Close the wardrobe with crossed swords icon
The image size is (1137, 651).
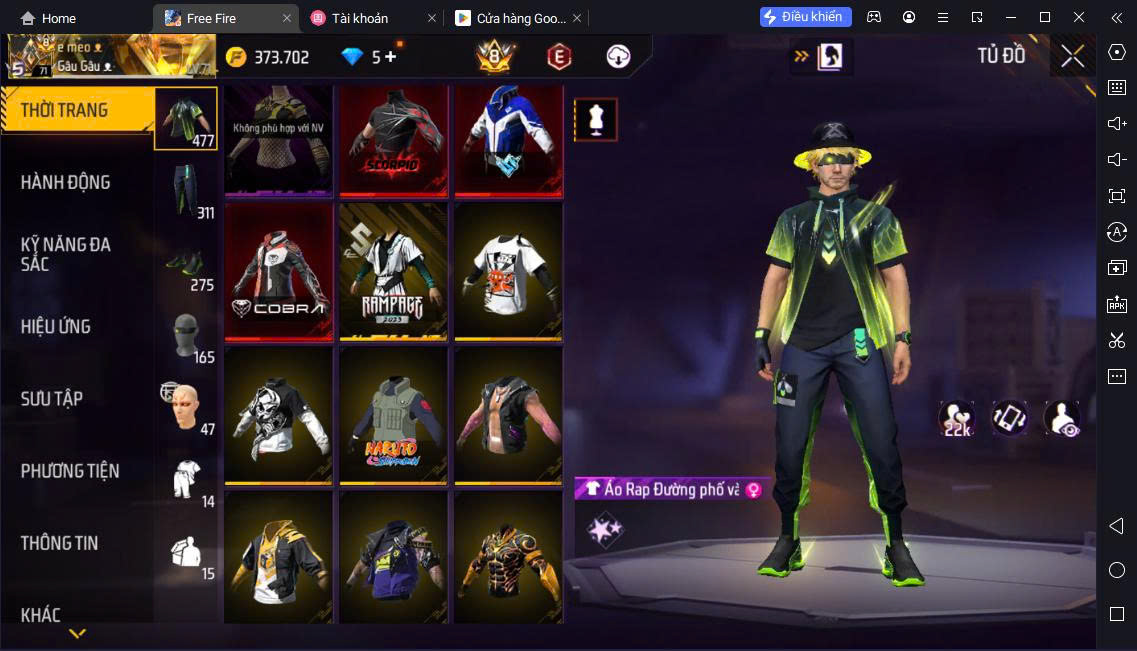click(1072, 56)
